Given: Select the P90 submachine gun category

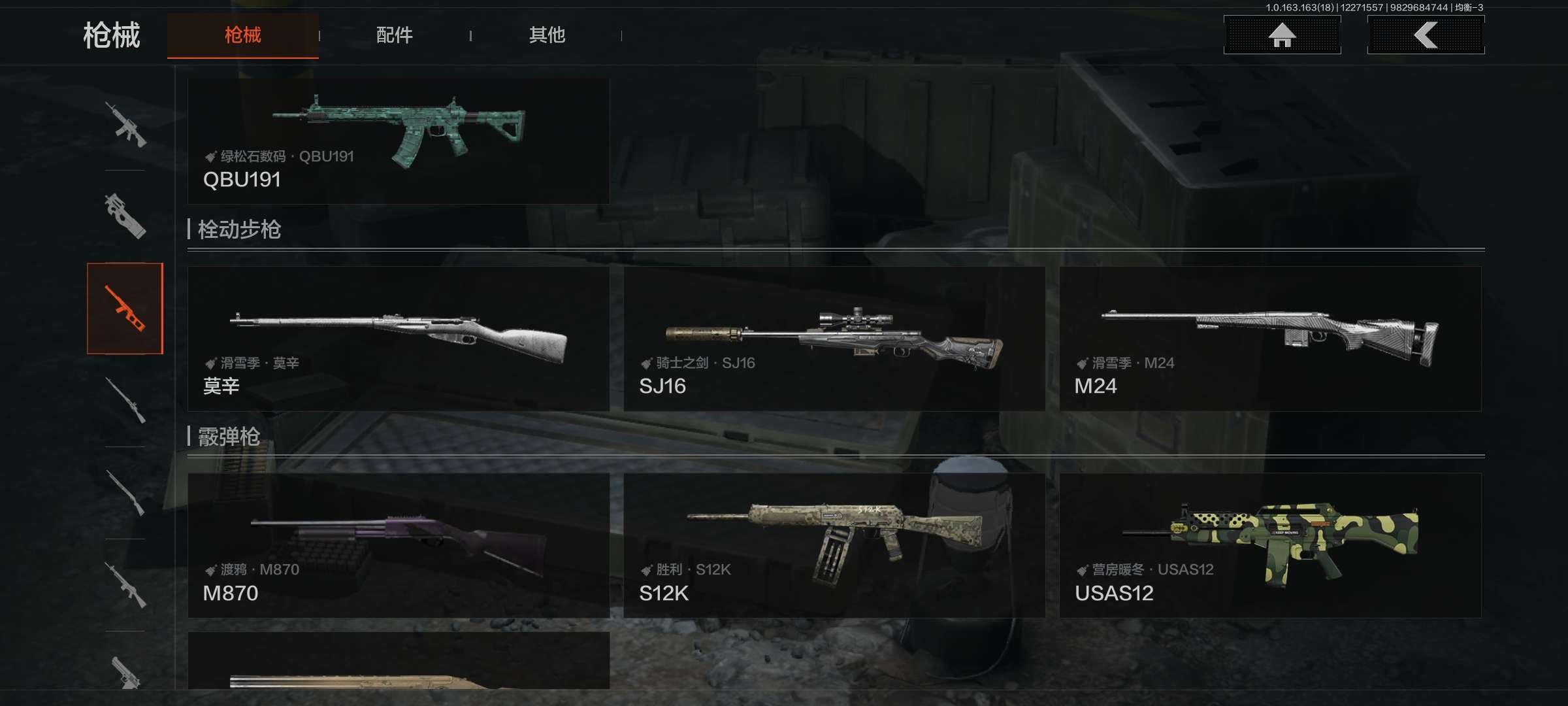Looking at the screenshot, I should [x=125, y=216].
